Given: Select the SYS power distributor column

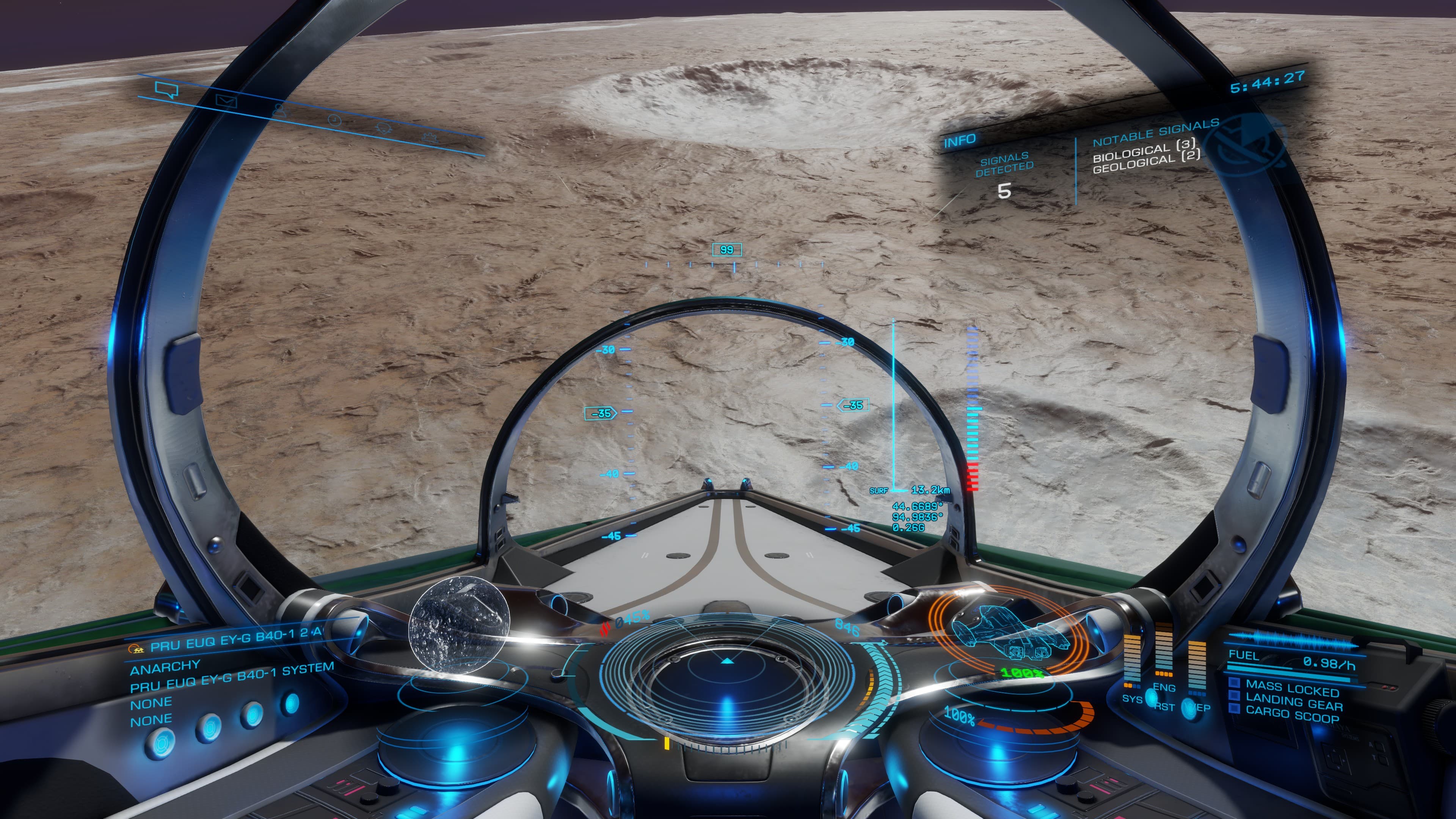Looking at the screenshot, I should [1131, 659].
